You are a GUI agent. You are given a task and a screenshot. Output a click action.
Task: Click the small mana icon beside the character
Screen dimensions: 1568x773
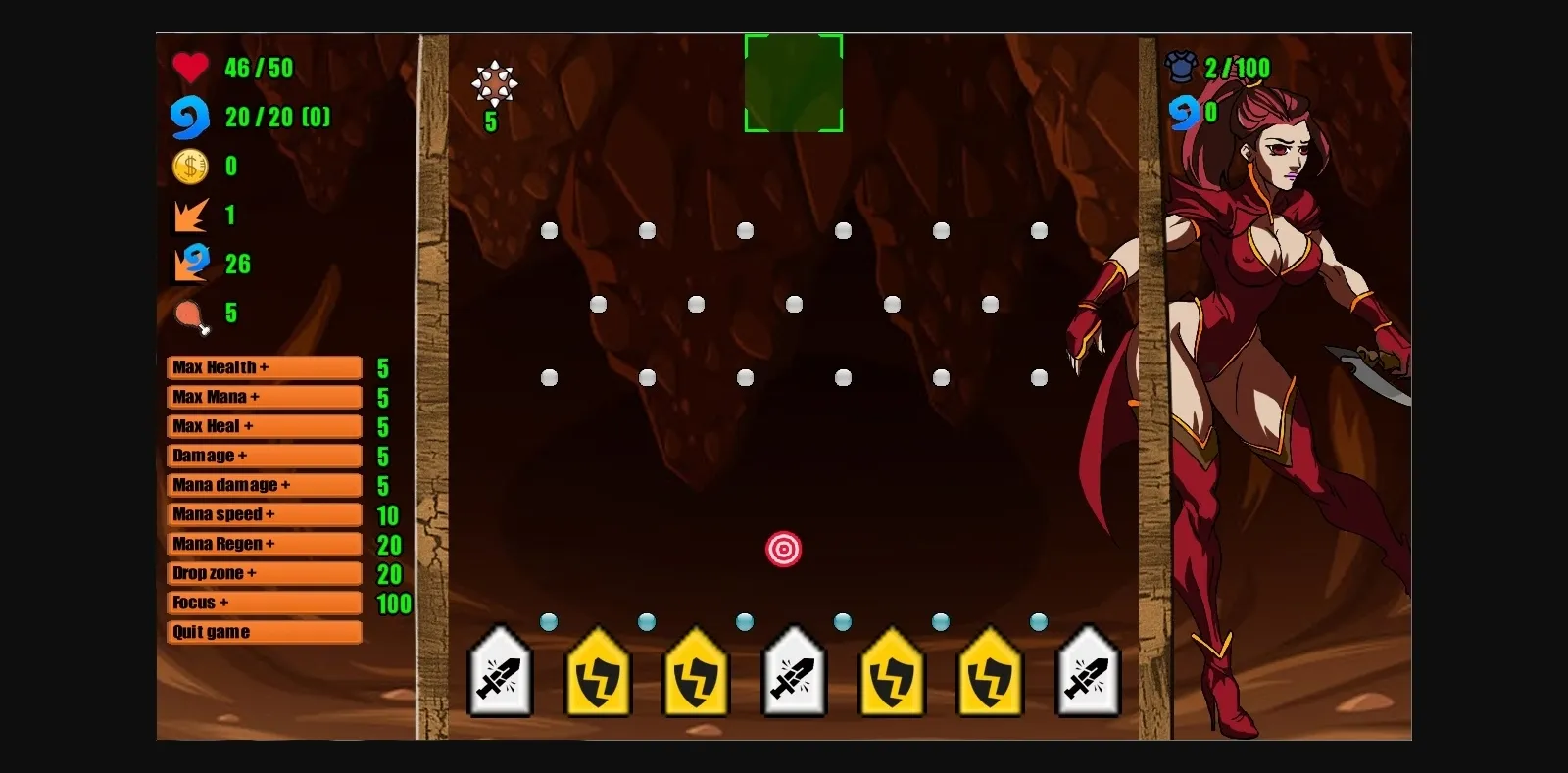pos(1188,112)
